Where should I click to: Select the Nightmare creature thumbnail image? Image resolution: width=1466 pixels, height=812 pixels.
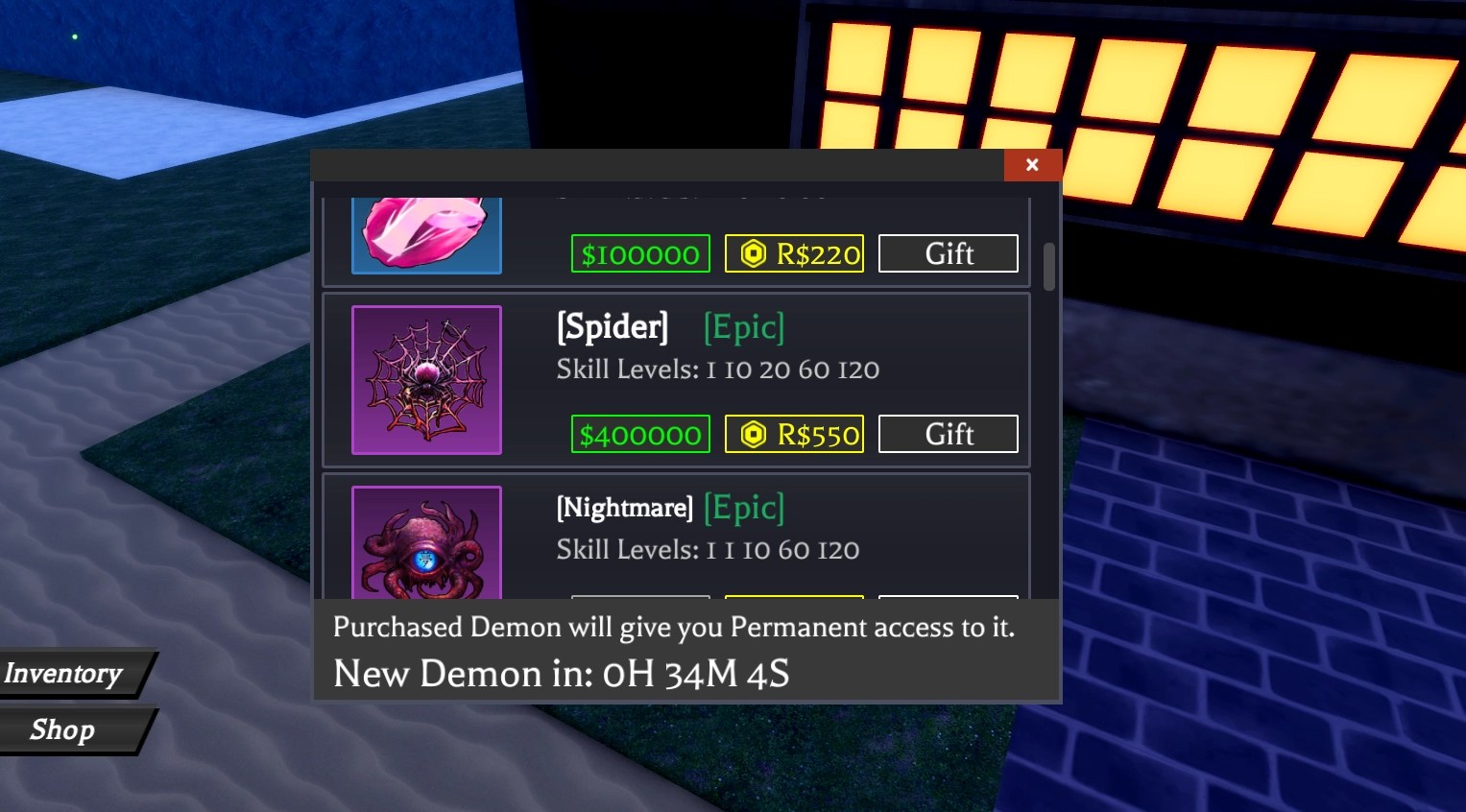[426, 547]
